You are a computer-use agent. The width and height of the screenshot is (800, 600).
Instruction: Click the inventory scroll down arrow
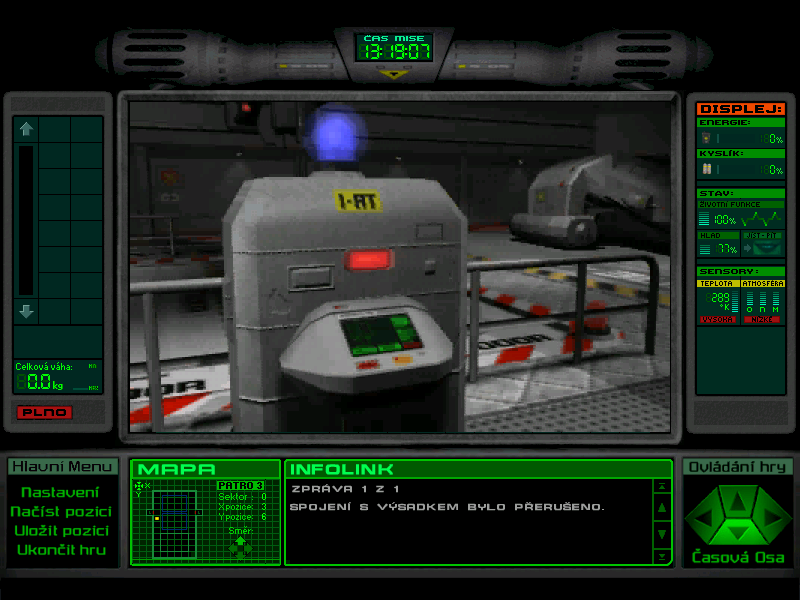tap(27, 311)
